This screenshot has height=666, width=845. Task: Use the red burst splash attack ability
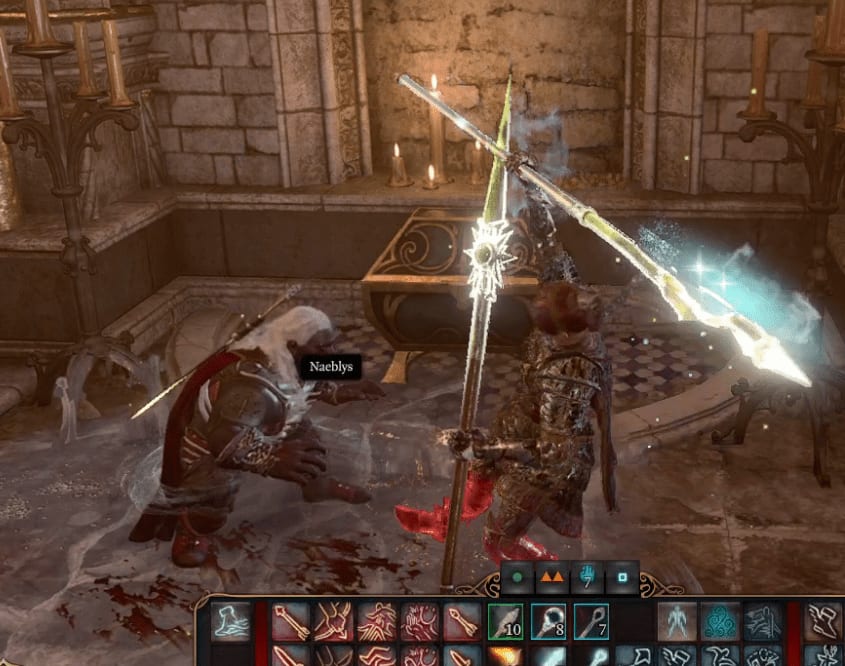point(421,622)
